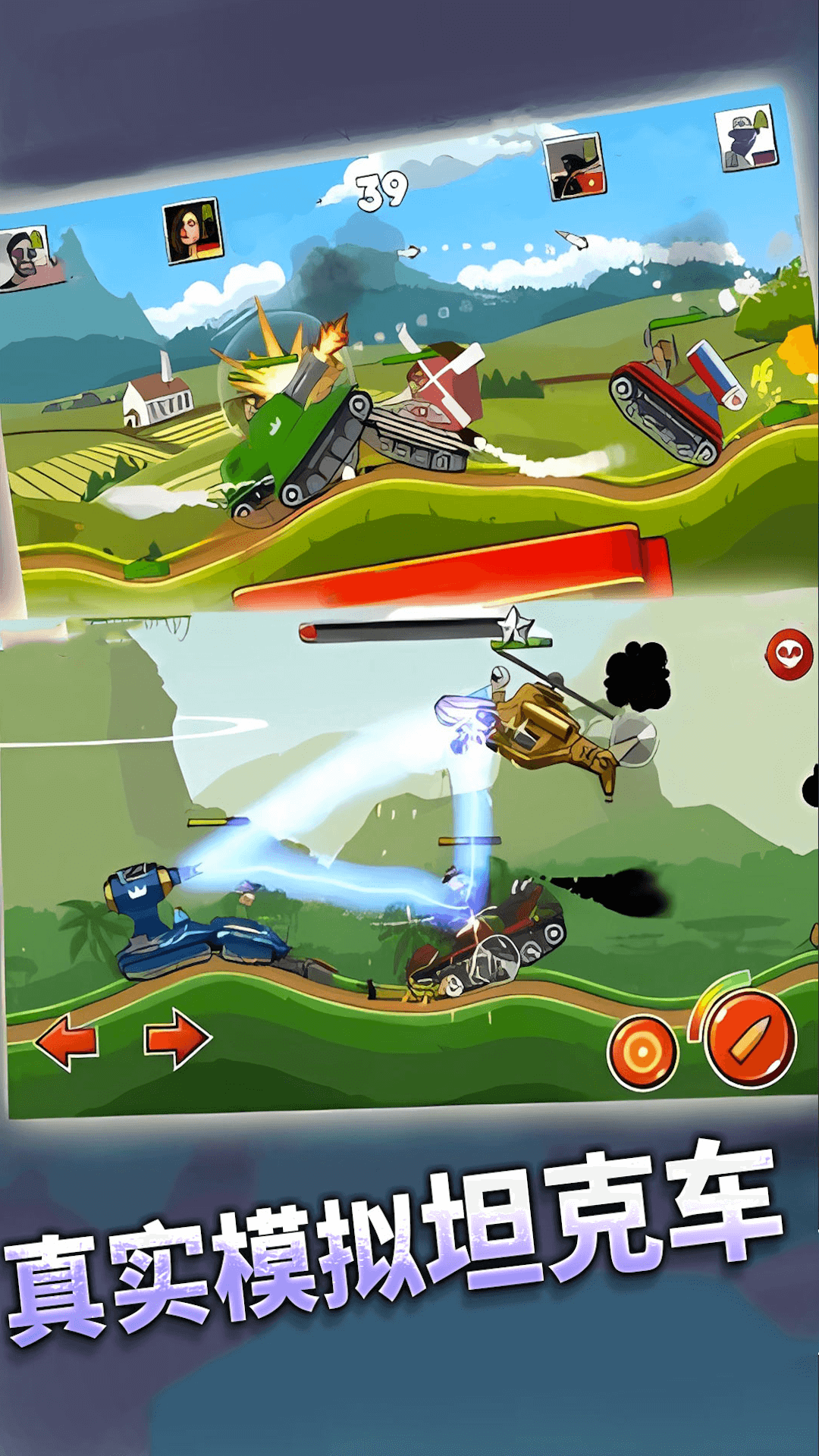Tap the red left arrow button
This screenshot has height=1456, width=819.
coord(67,1043)
